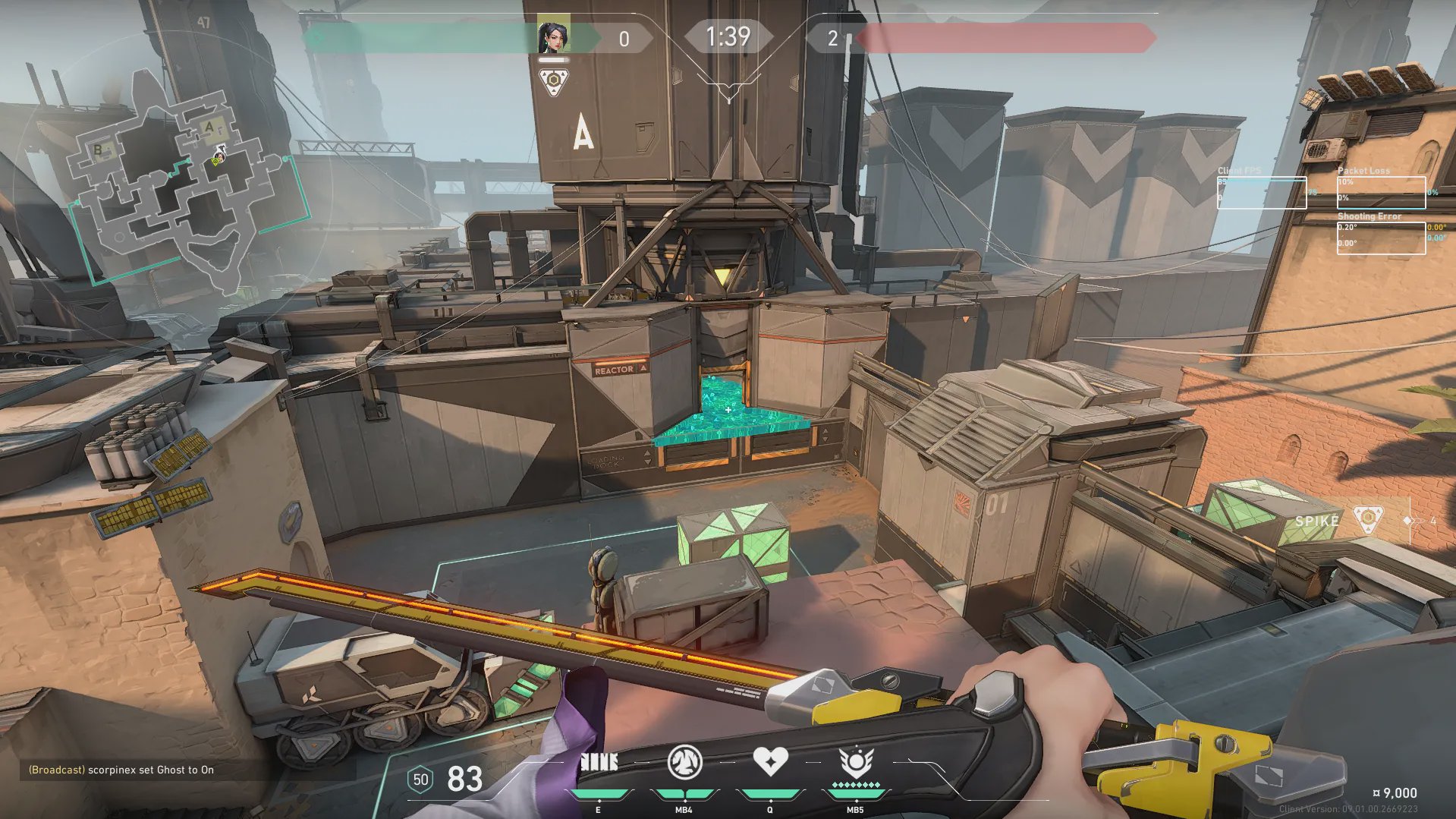
Task: Click the spike carrier icon under the portrait
Action: [554, 81]
